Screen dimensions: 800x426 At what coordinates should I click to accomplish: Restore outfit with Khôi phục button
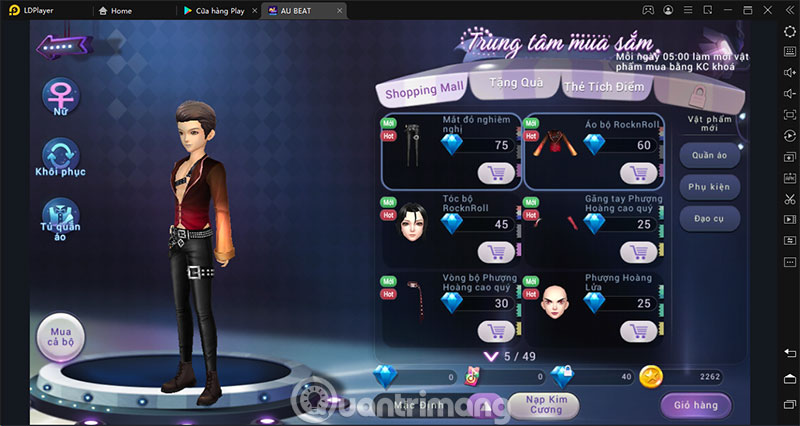(x=60, y=155)
